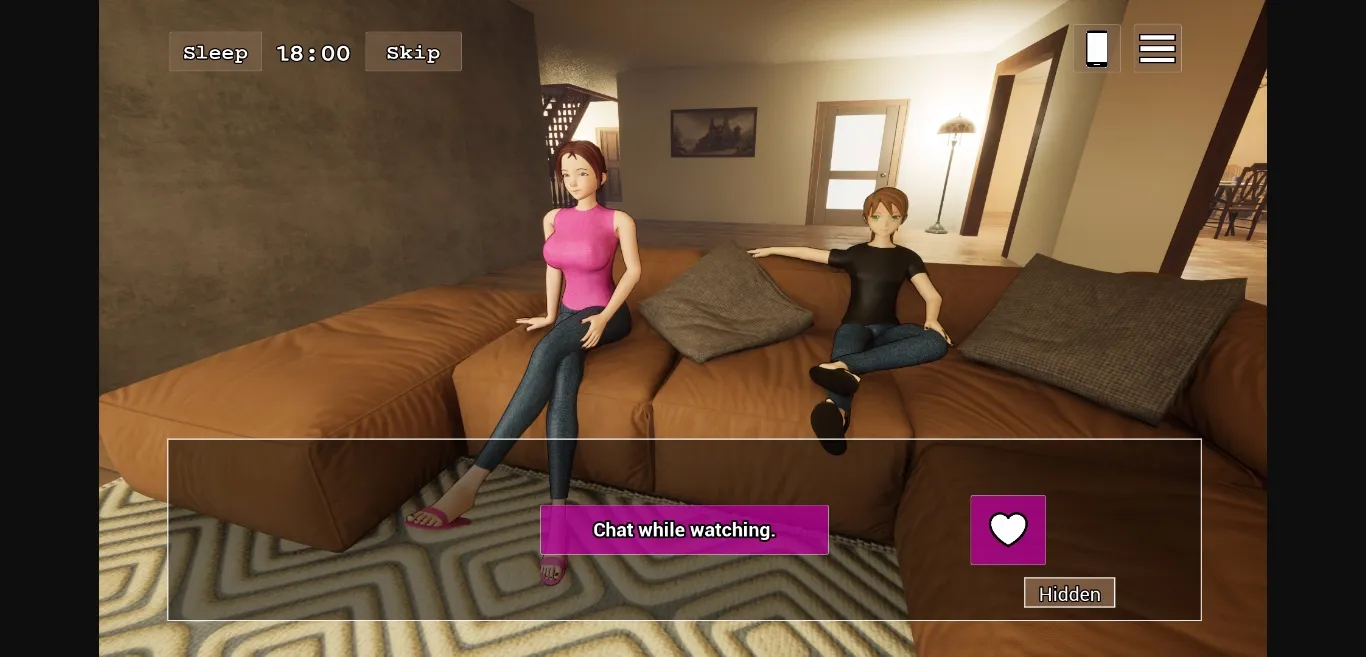Viewport: 1366px width, 657px height.
Task: Choose "Chat while watching." option
Action: click(684, 530)
